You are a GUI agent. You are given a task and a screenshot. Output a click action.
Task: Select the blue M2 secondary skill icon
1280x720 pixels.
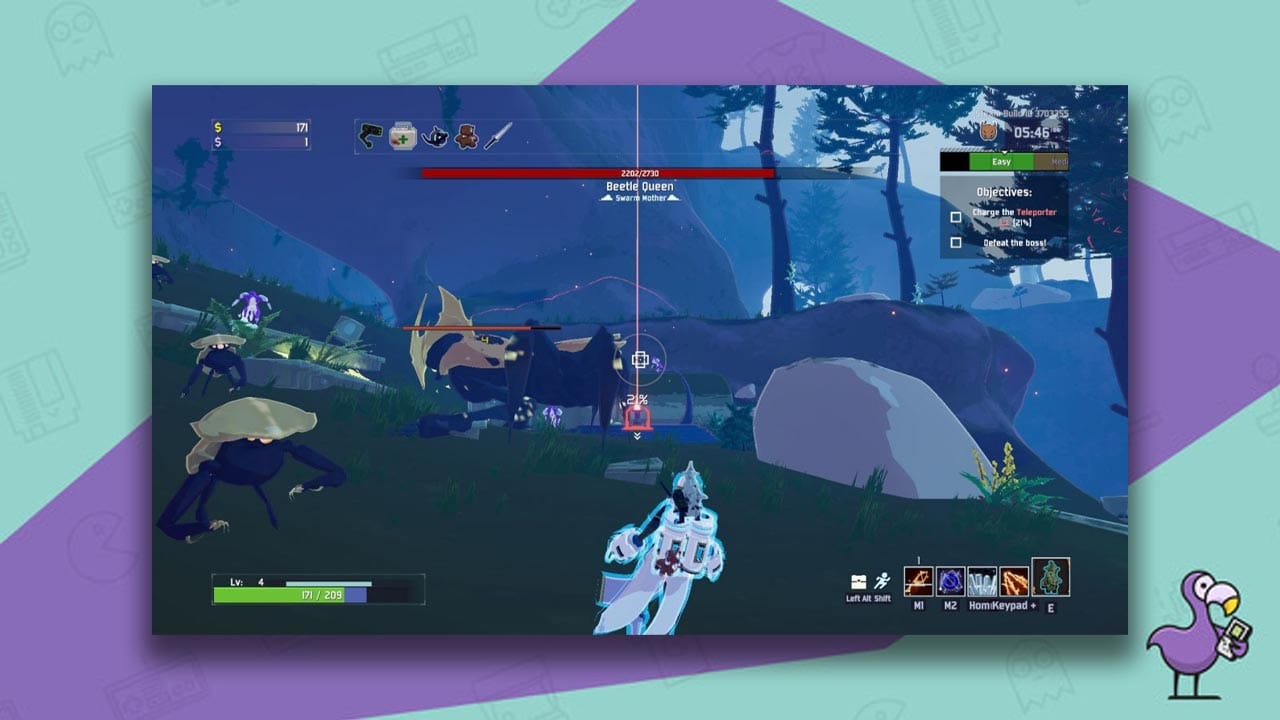click(x=950, y=582)
